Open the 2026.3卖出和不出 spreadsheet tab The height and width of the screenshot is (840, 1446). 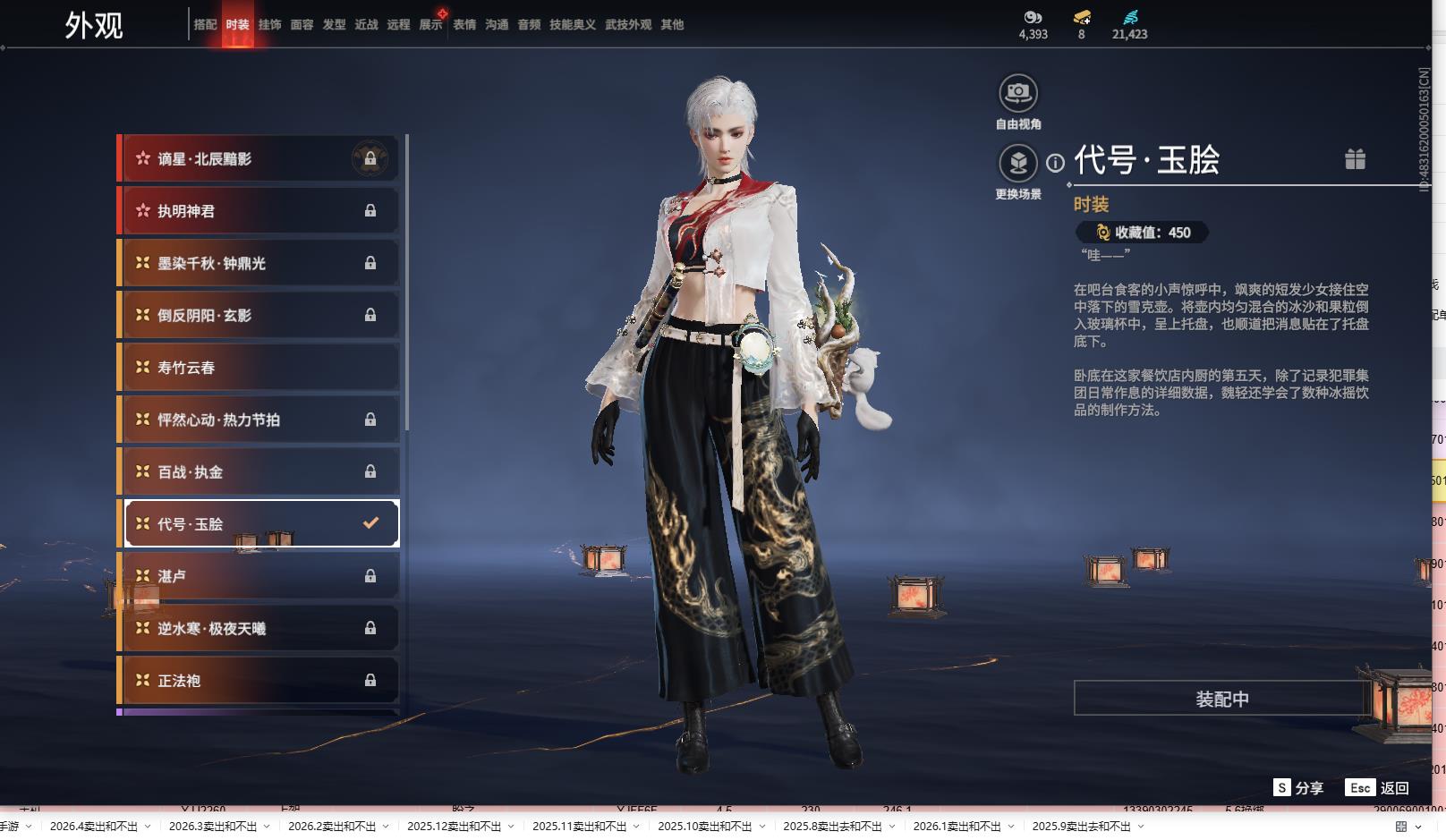[212, 827]
